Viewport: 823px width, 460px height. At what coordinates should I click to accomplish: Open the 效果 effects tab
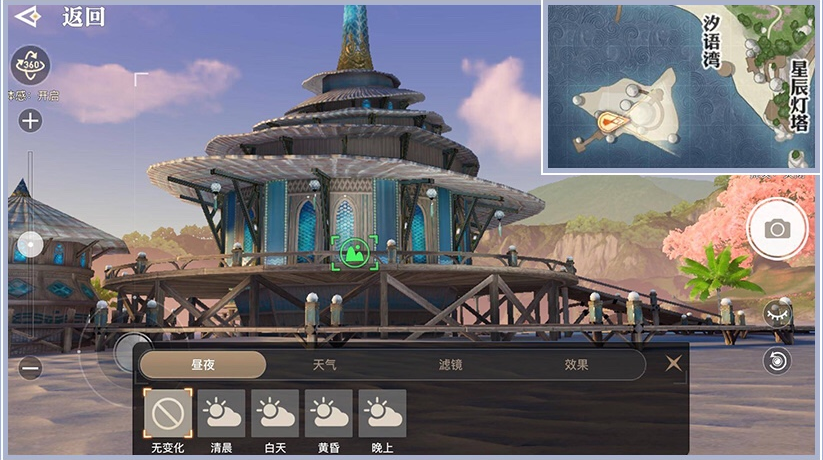coord(576,365)
